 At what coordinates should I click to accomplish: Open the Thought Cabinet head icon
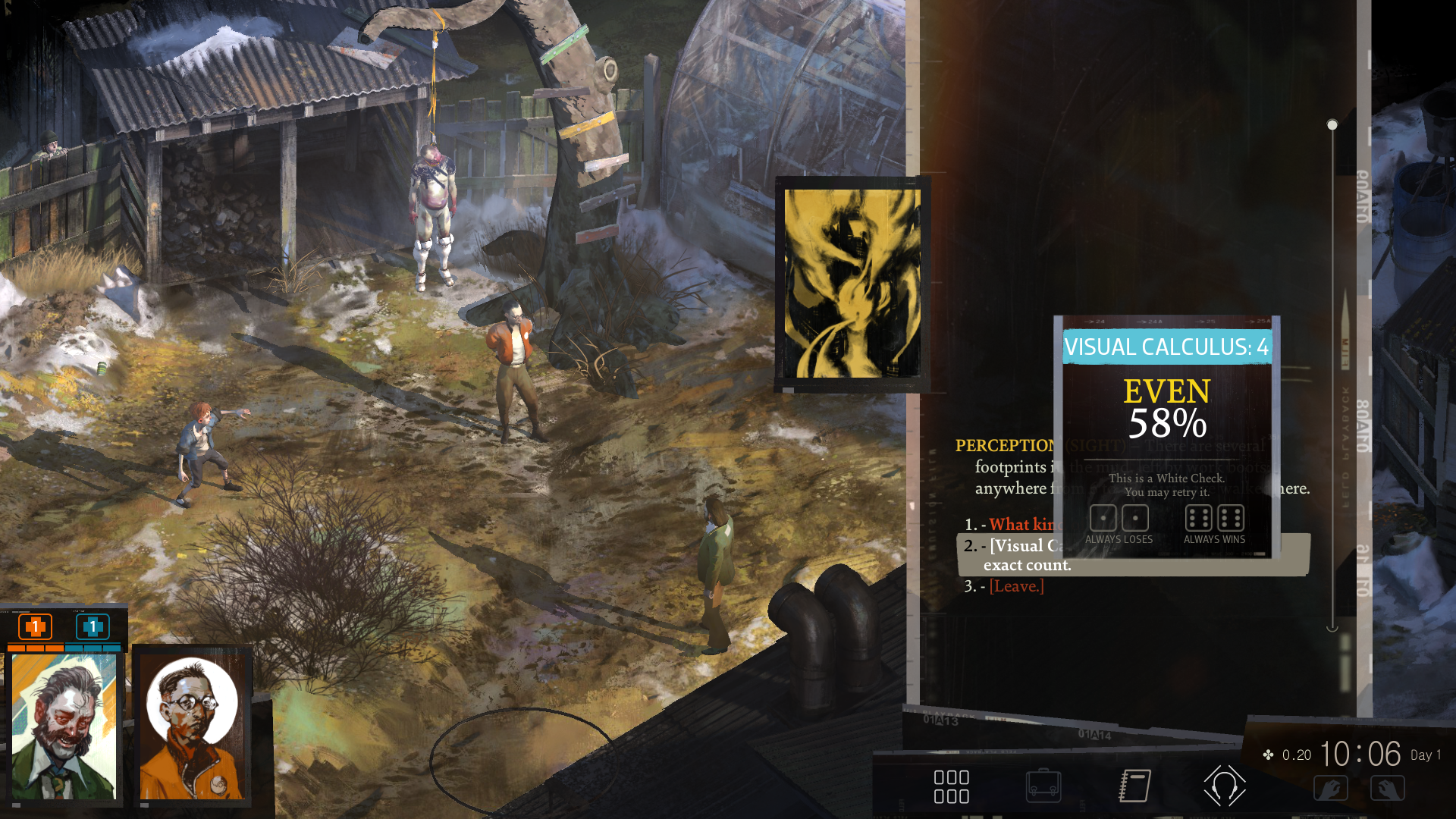pos(1224,786)
